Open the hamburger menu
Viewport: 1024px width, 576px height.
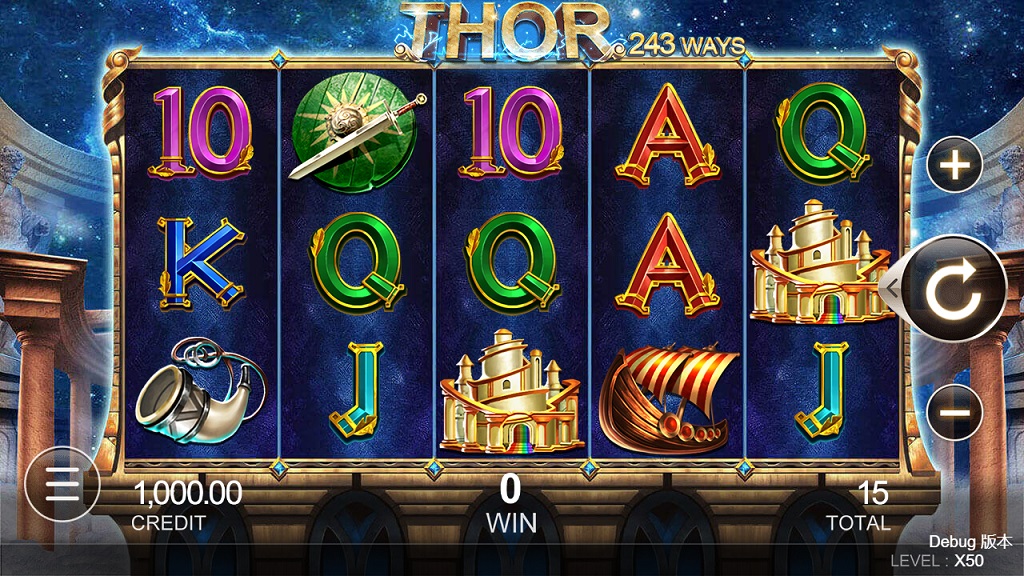point(62,485)
